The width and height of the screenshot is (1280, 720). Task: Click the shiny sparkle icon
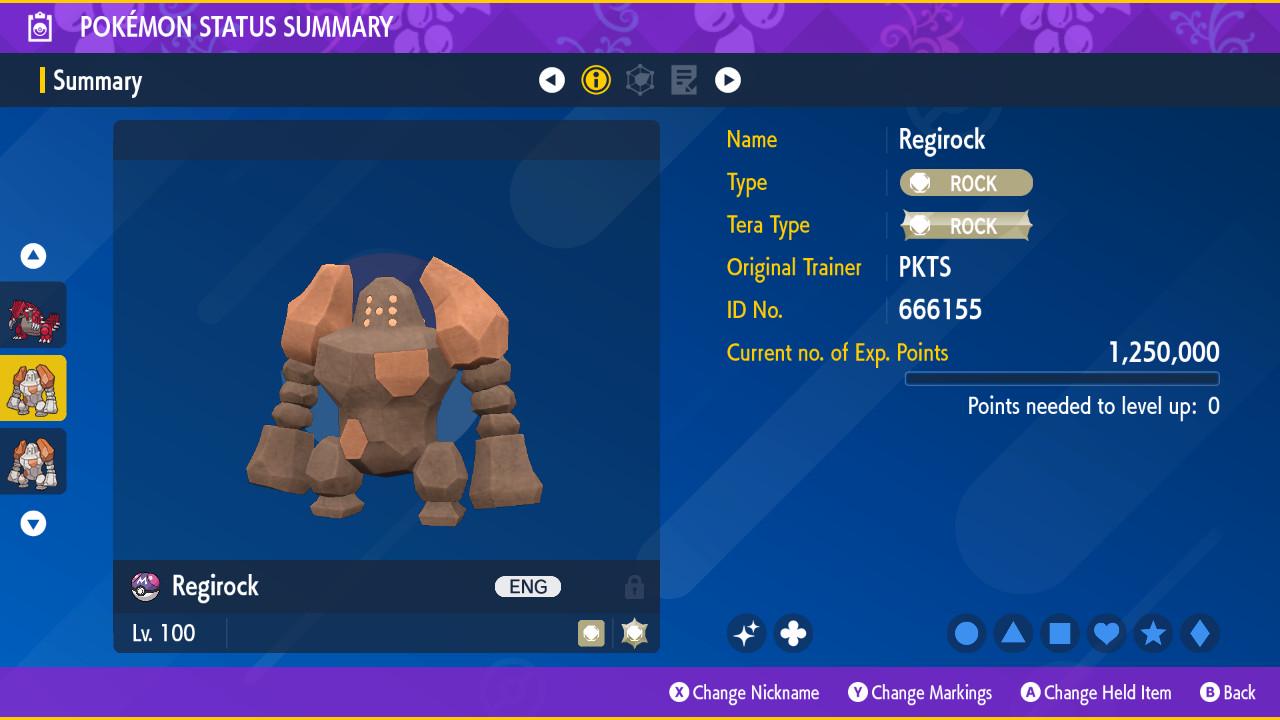click(746, 633)
